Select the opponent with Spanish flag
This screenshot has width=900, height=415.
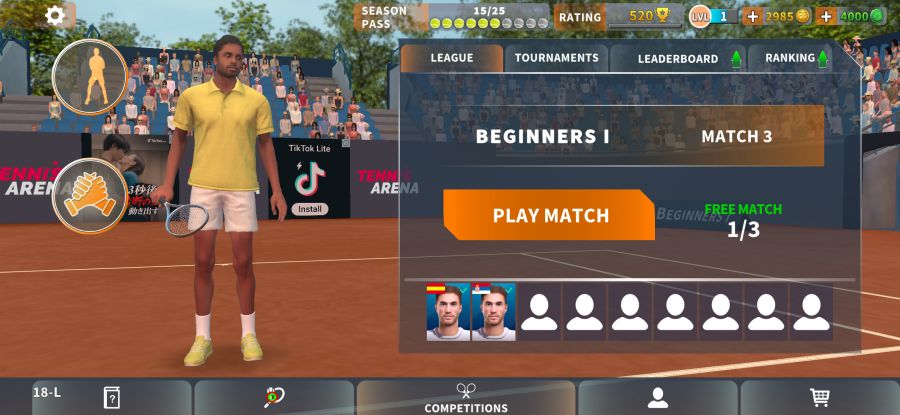[x=448, y=312]
